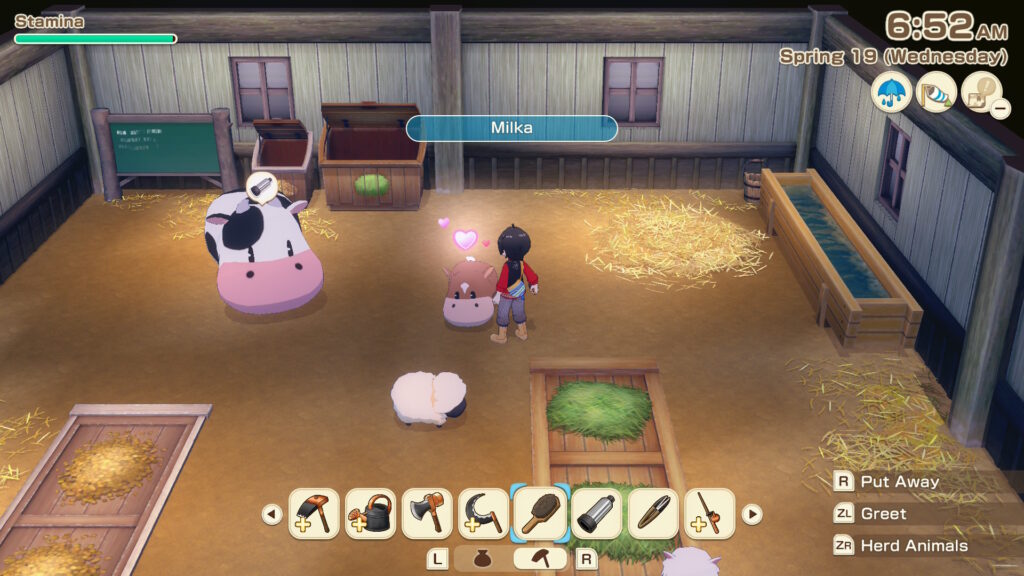The image size is (1024, 576).
Task: Choose the shears in the hotbar
Action: [654, 514]
